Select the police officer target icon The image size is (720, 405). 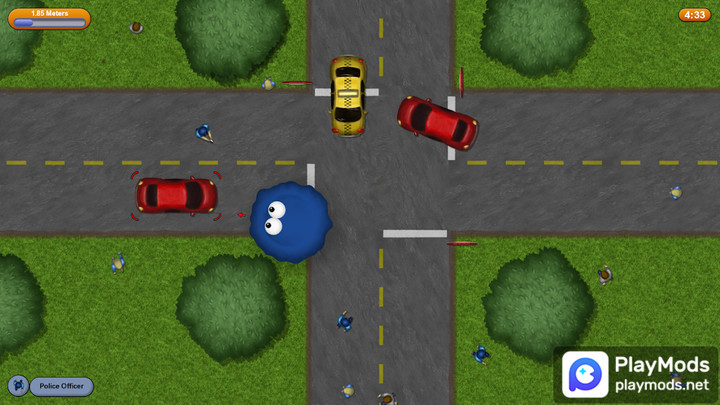18,386
